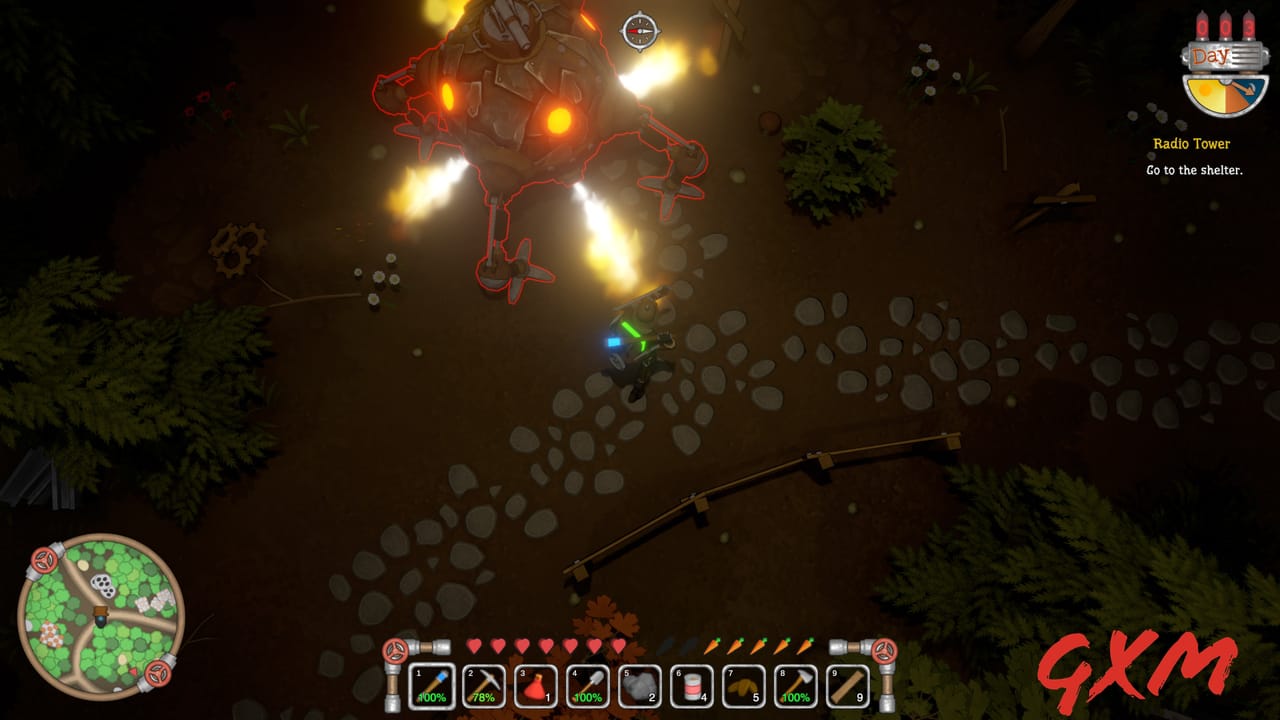Click the bottom-right valve on the minimap frame
This screenshot has height=720, width=1280.
(x=160, y=676)
